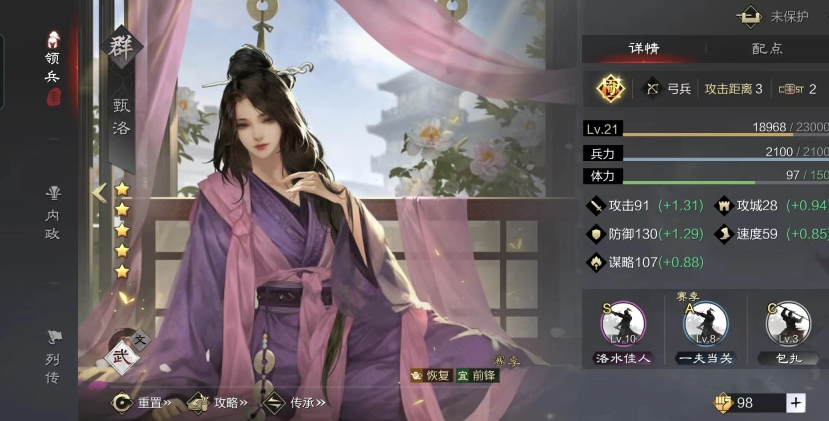The image size is (829, 421).
Task: Add more currency with the plus button
Action: click(796, 402)
